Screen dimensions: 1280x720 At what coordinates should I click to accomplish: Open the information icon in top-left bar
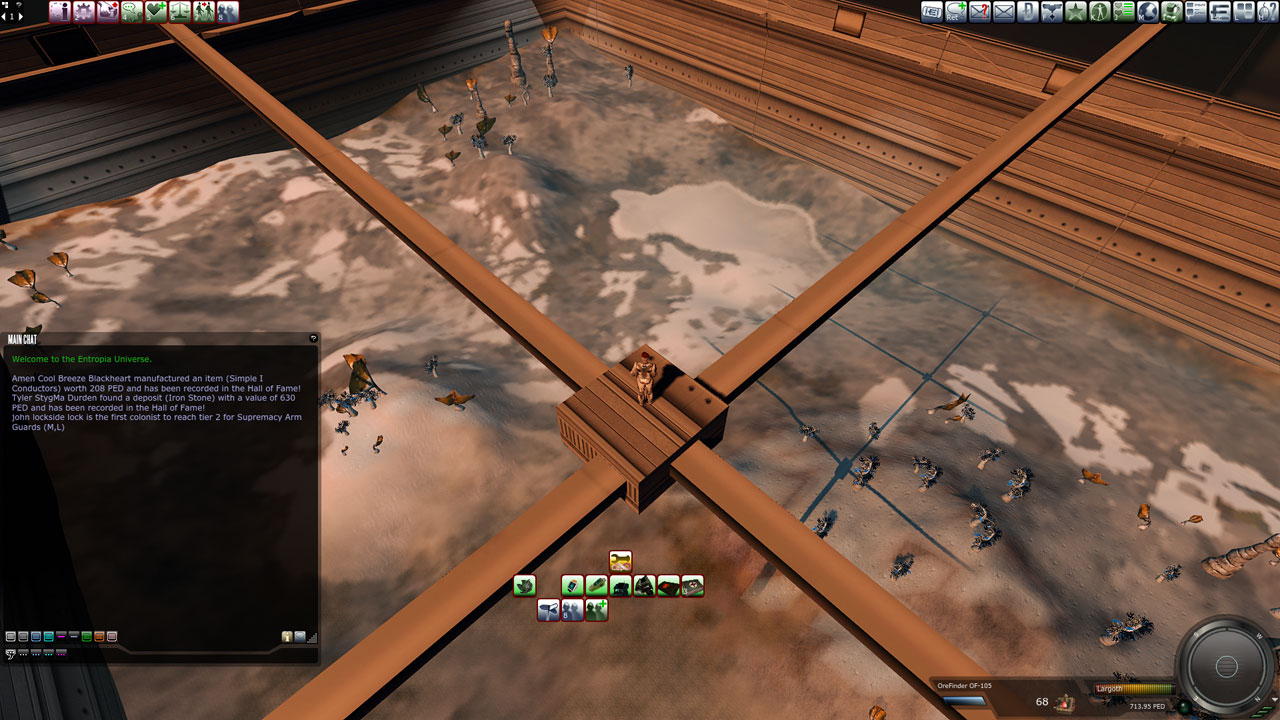pos(60,12)
